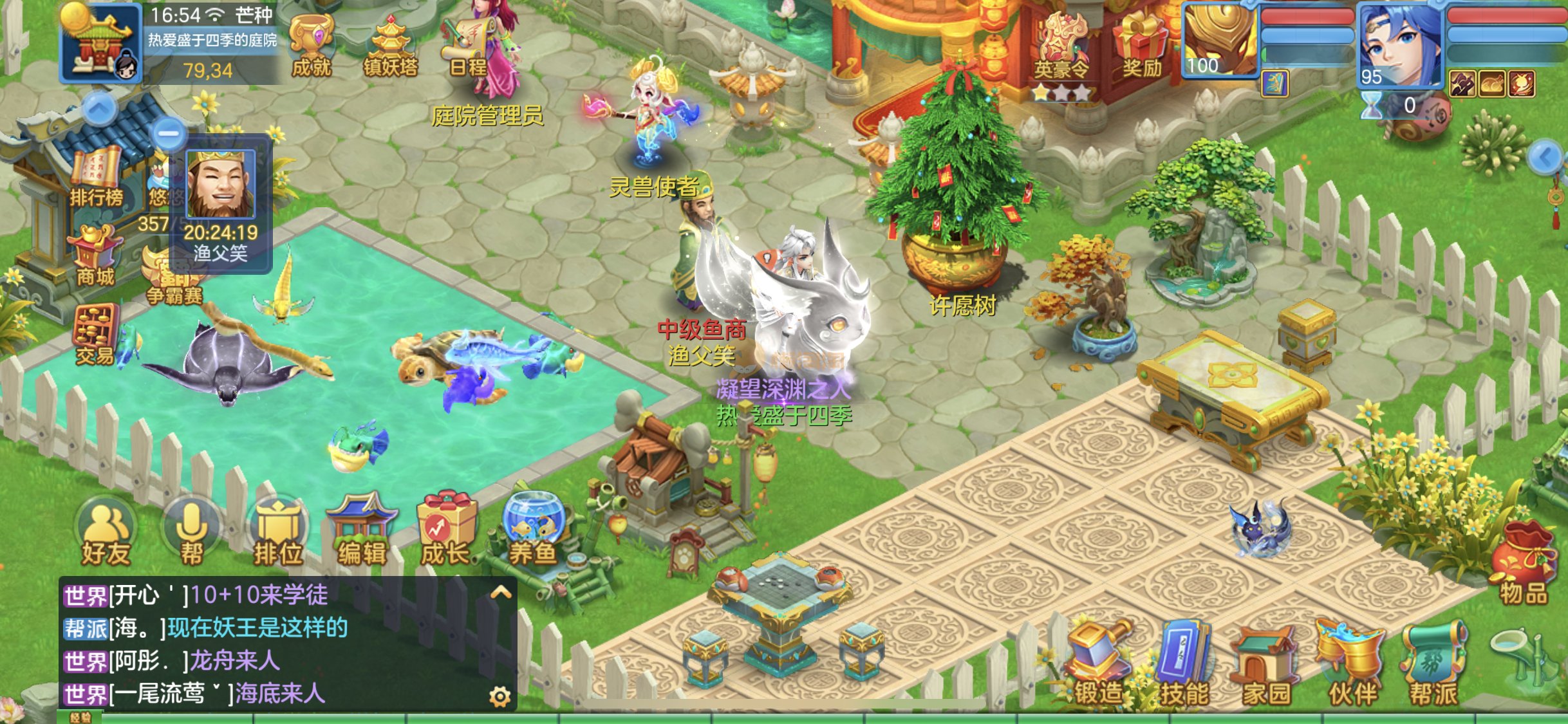
Task: Open the 交易 trading abacus
Action: [x=95, y=336]
